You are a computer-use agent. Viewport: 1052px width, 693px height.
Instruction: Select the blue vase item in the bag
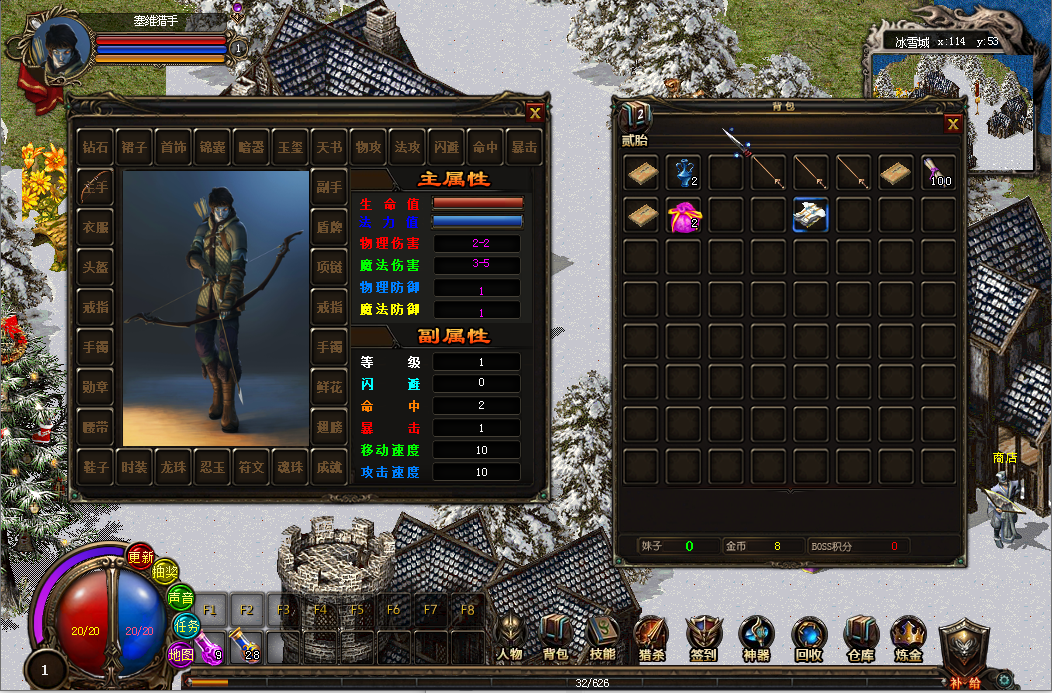[x=684, y=172]
